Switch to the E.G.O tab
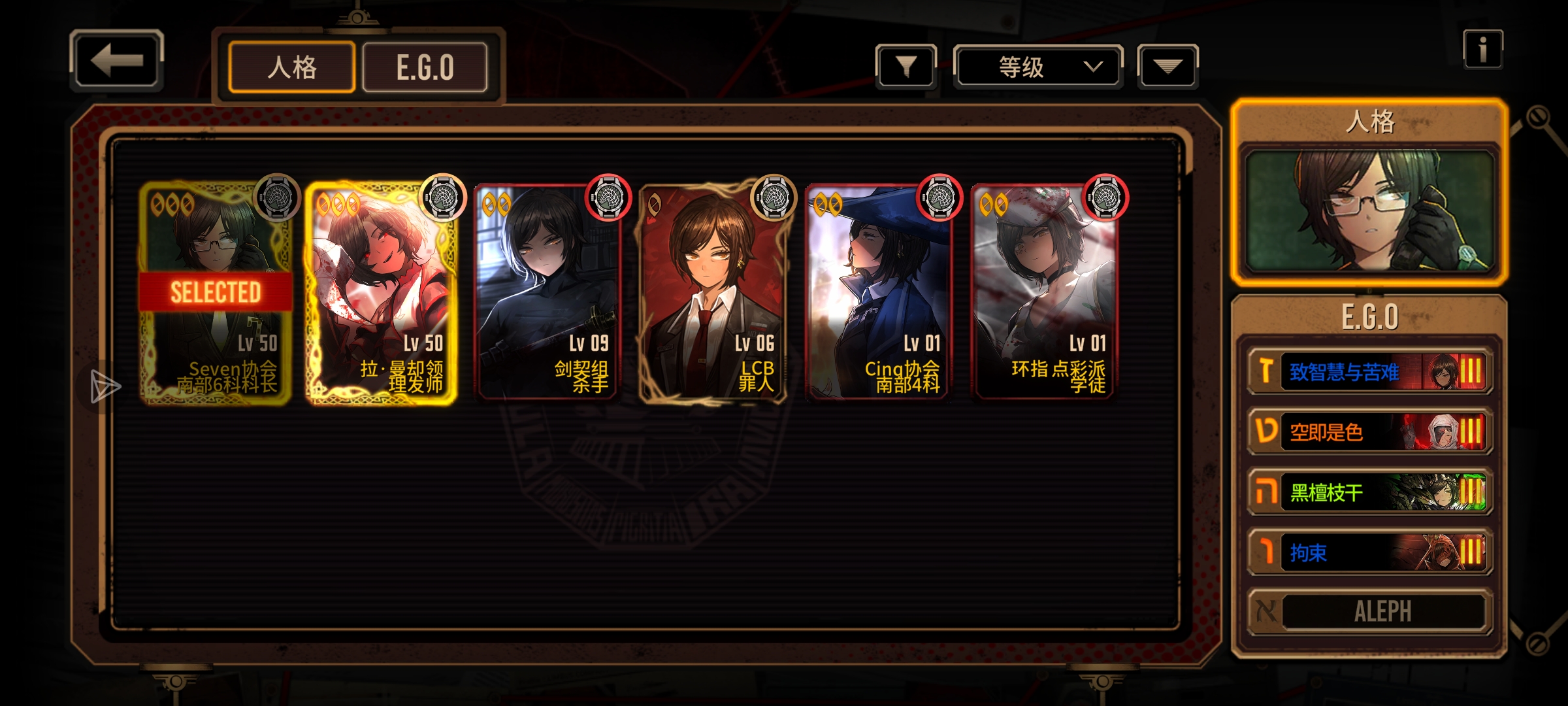Screen dimensions: 1568x706 click(x=425, y=67)
